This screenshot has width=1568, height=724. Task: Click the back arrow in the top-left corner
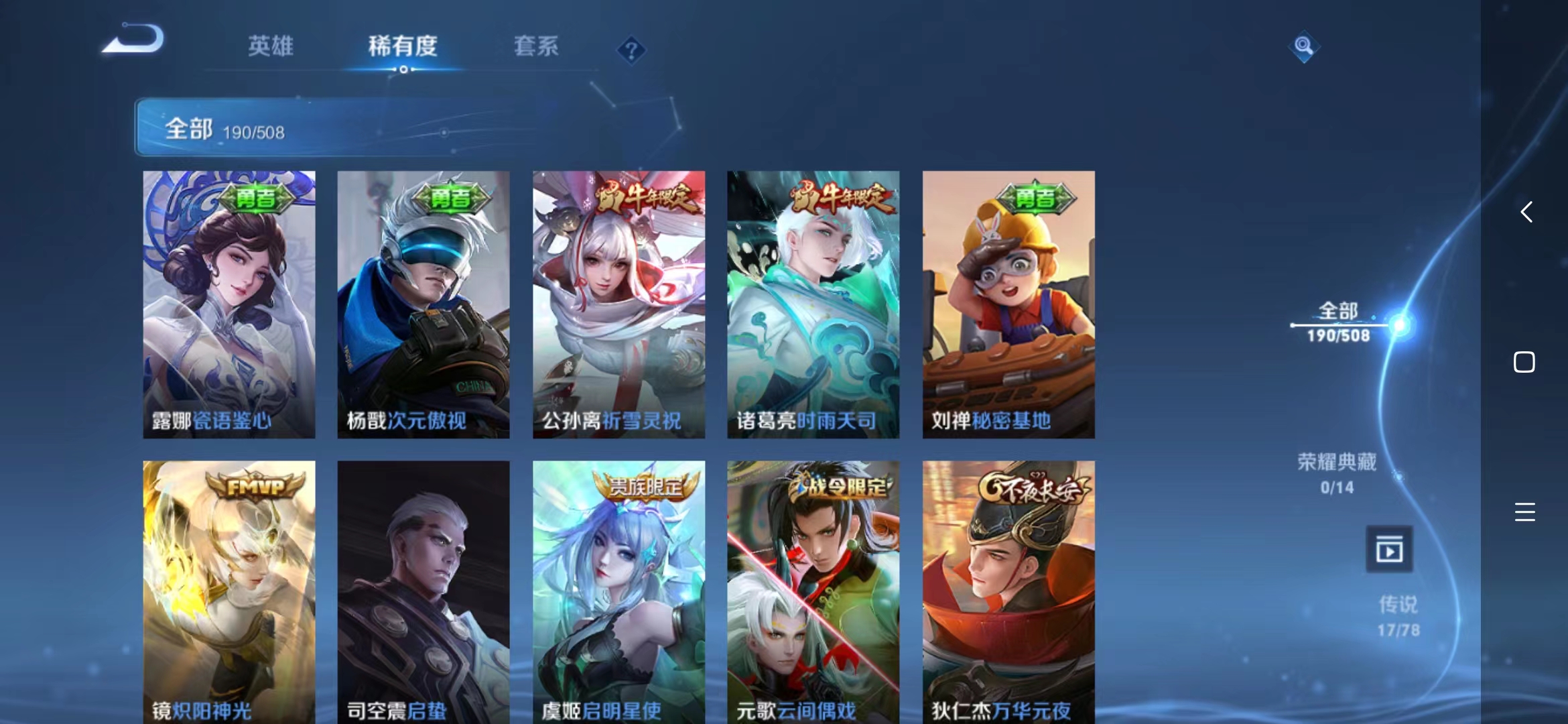tap(131, 38)
